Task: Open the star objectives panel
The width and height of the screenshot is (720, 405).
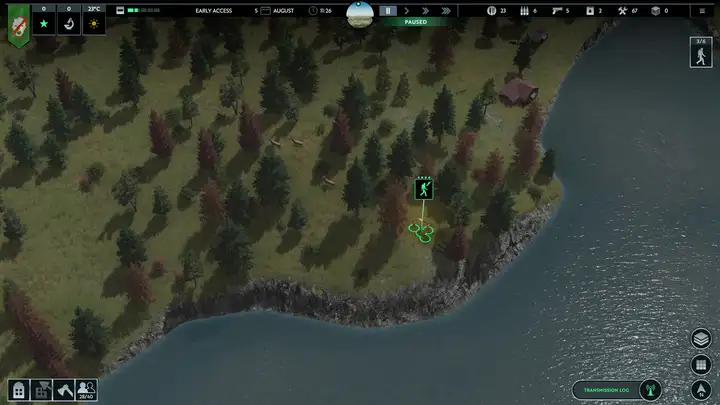Action: [x=44, y=23]
